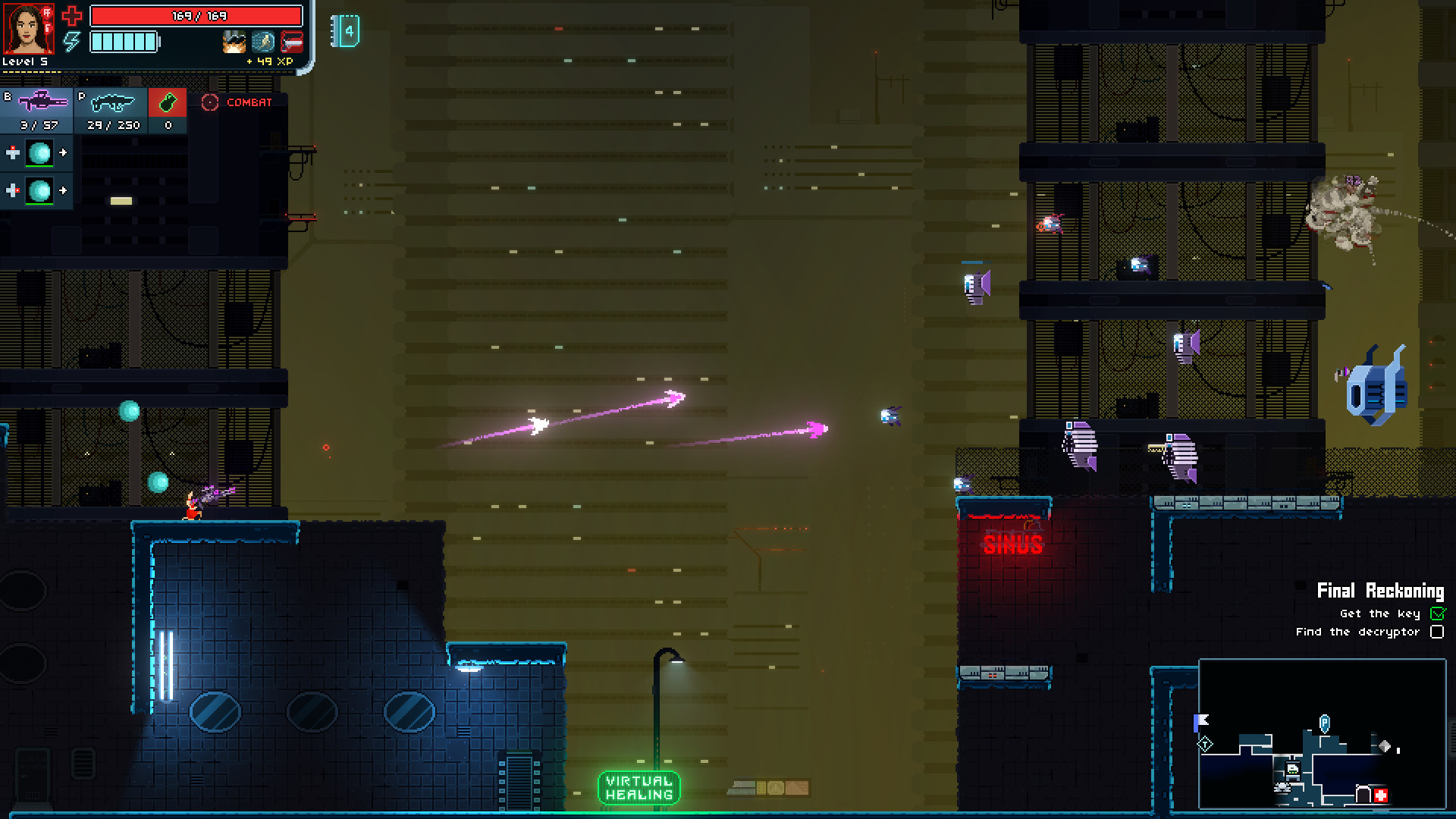Open the sunglasses character buff icon
Viewport: 1456px width, 819px height.
click(x=234, y=41)
